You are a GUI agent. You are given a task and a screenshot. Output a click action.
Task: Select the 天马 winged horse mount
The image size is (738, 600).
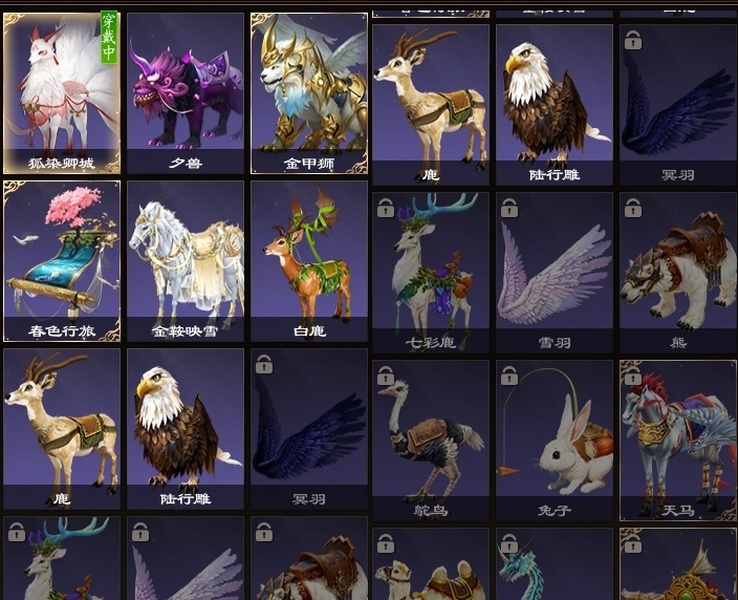678,440
